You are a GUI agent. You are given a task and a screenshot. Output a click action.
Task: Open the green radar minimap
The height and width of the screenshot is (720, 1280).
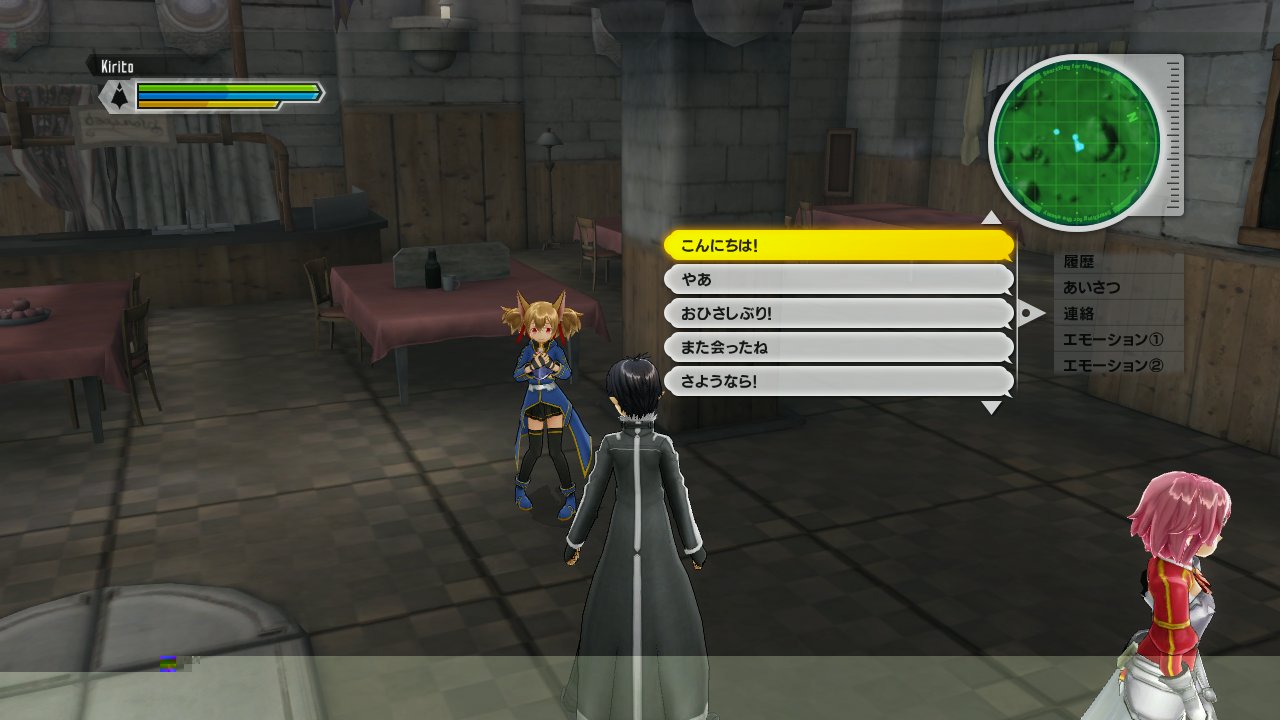coord(1075,142)
